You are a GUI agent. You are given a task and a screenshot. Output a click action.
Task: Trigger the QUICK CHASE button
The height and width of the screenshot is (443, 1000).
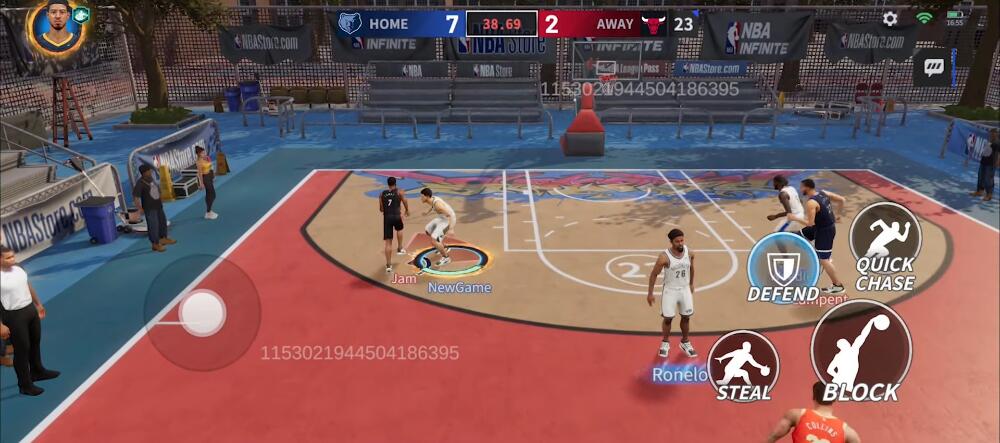tap(884, 245)
